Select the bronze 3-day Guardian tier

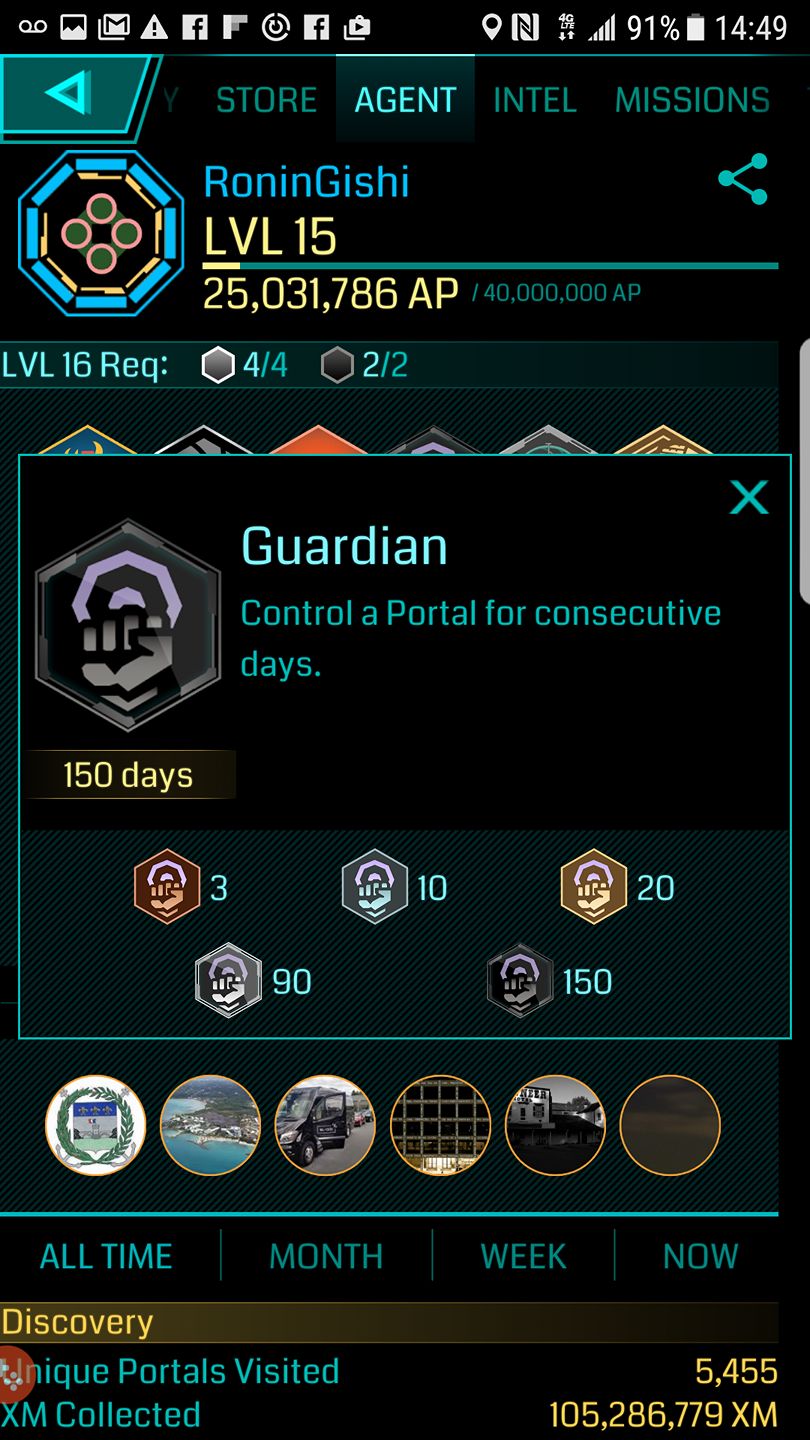point(167,887)
